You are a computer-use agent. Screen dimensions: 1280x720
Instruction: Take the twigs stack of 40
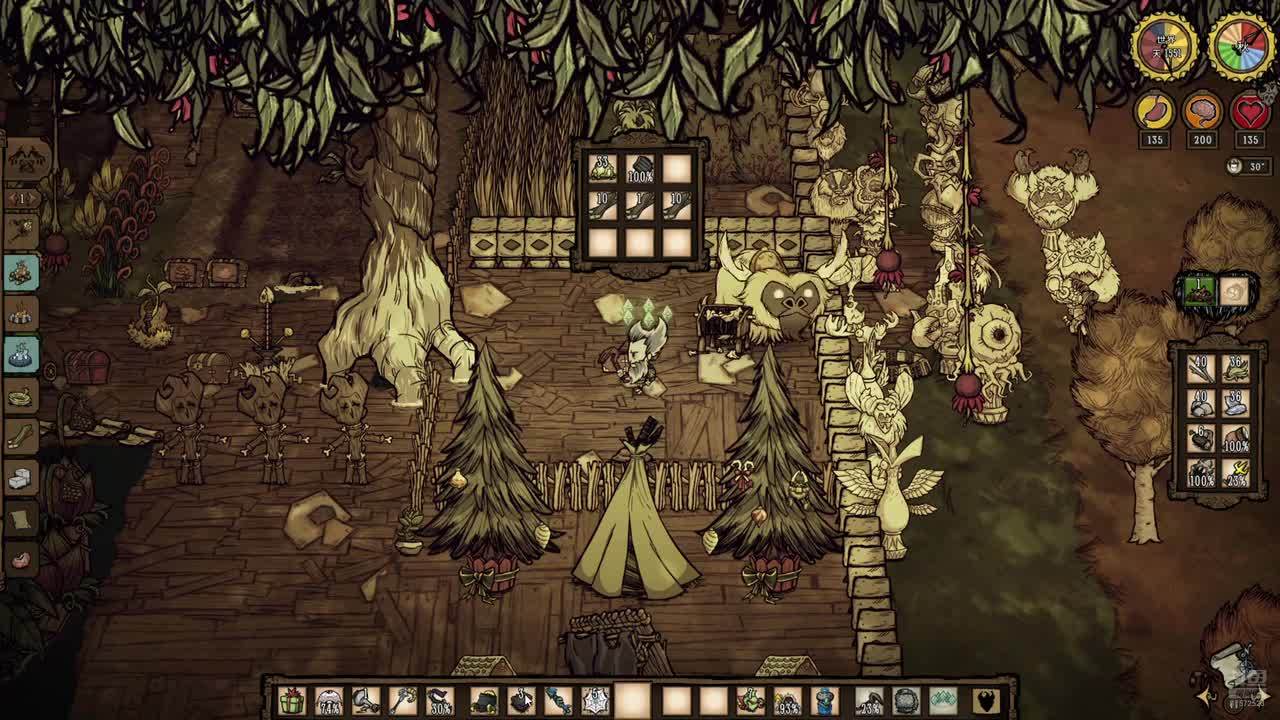pyautogui.click(x=1200, y=370)
